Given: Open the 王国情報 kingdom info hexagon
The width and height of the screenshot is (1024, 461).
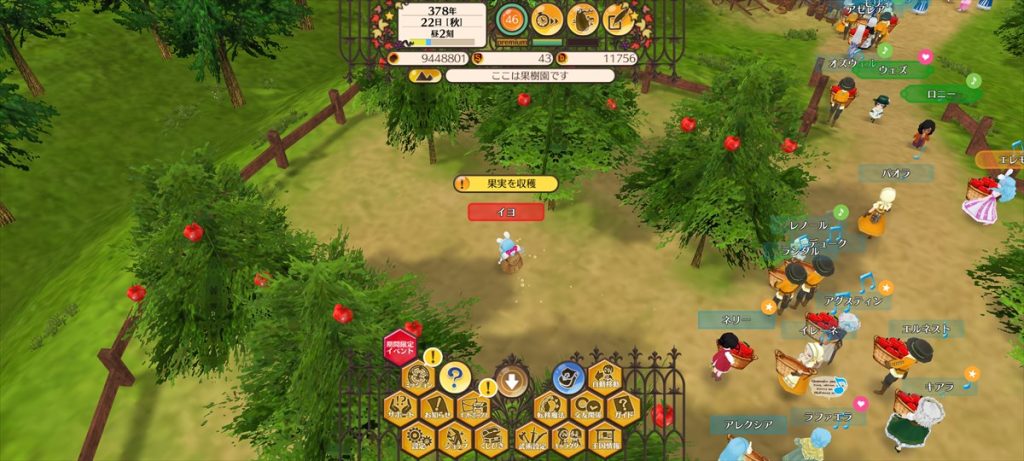Looking at the screenshot, I should tap(605, 437).
